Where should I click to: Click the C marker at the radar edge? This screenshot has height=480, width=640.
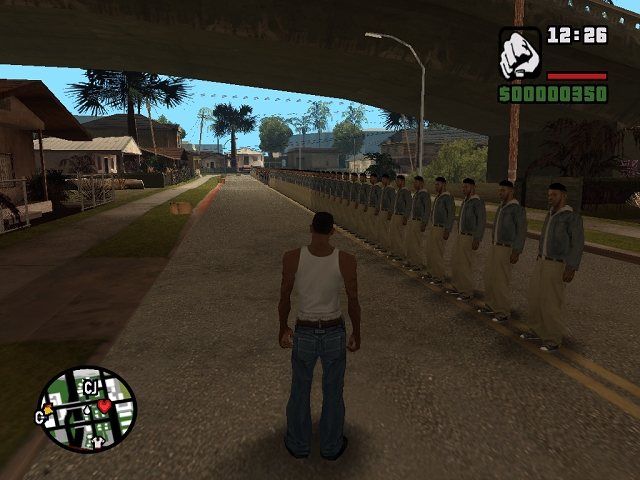(42, 416)
